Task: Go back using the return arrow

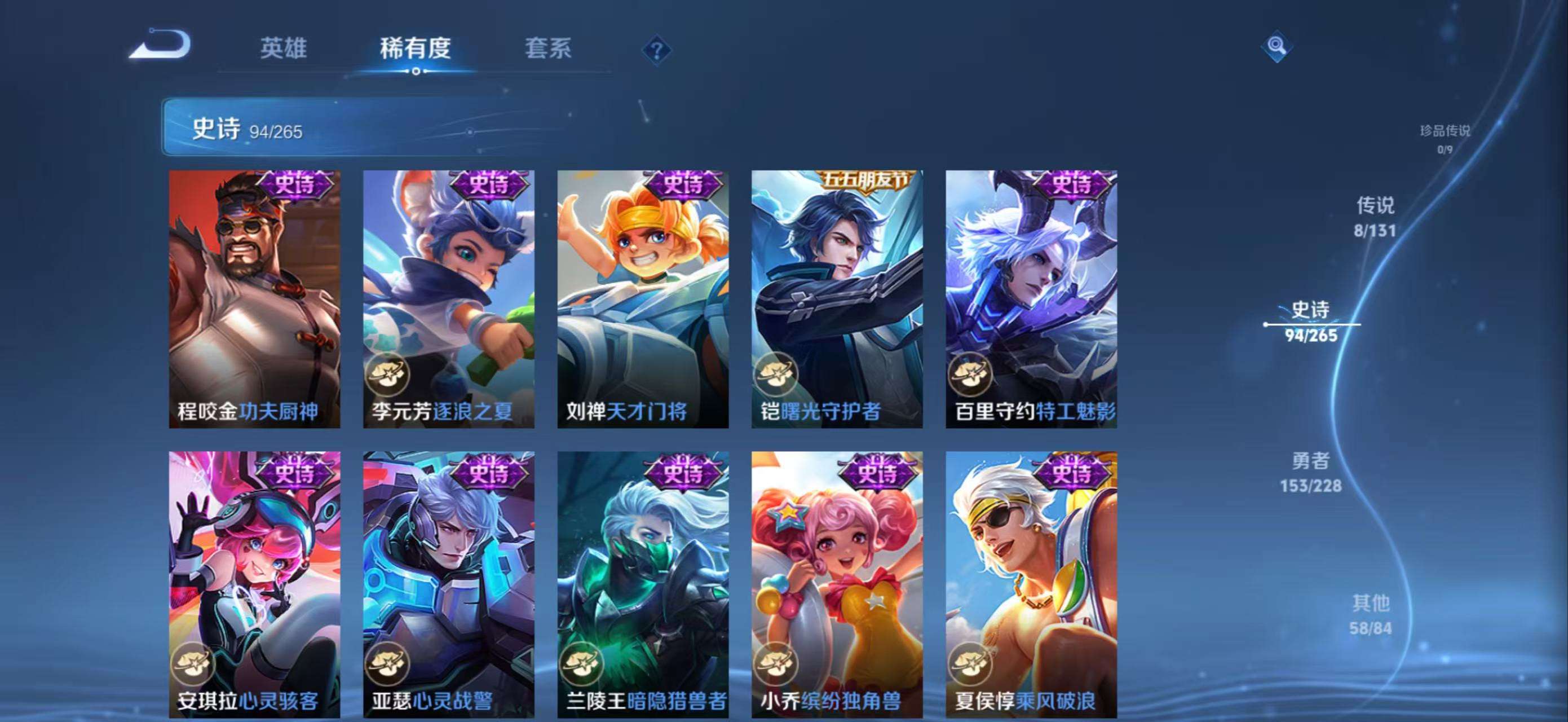Action: (x=160, y=46)
